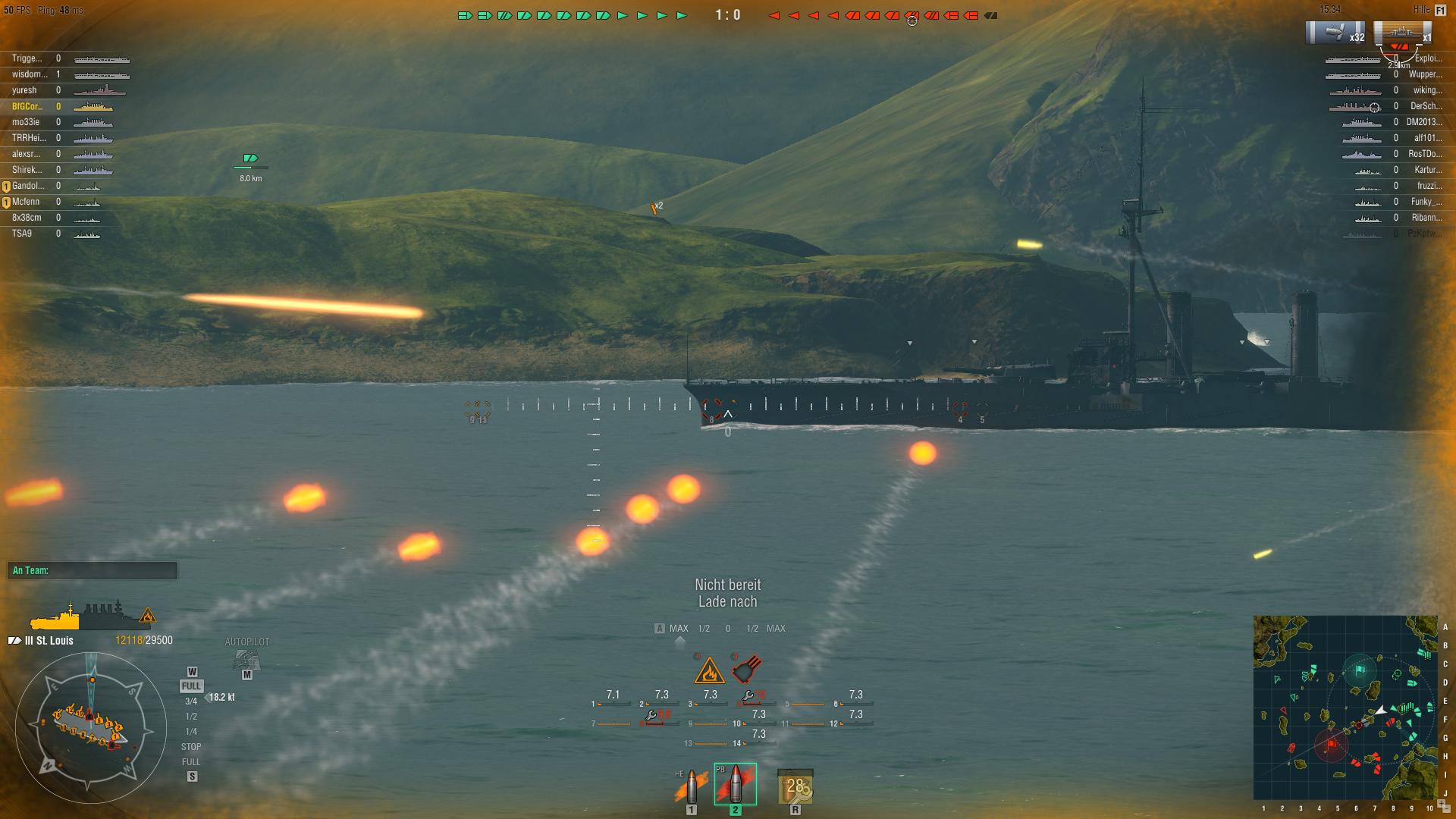Activate the repair consumable showing 28

795,786
